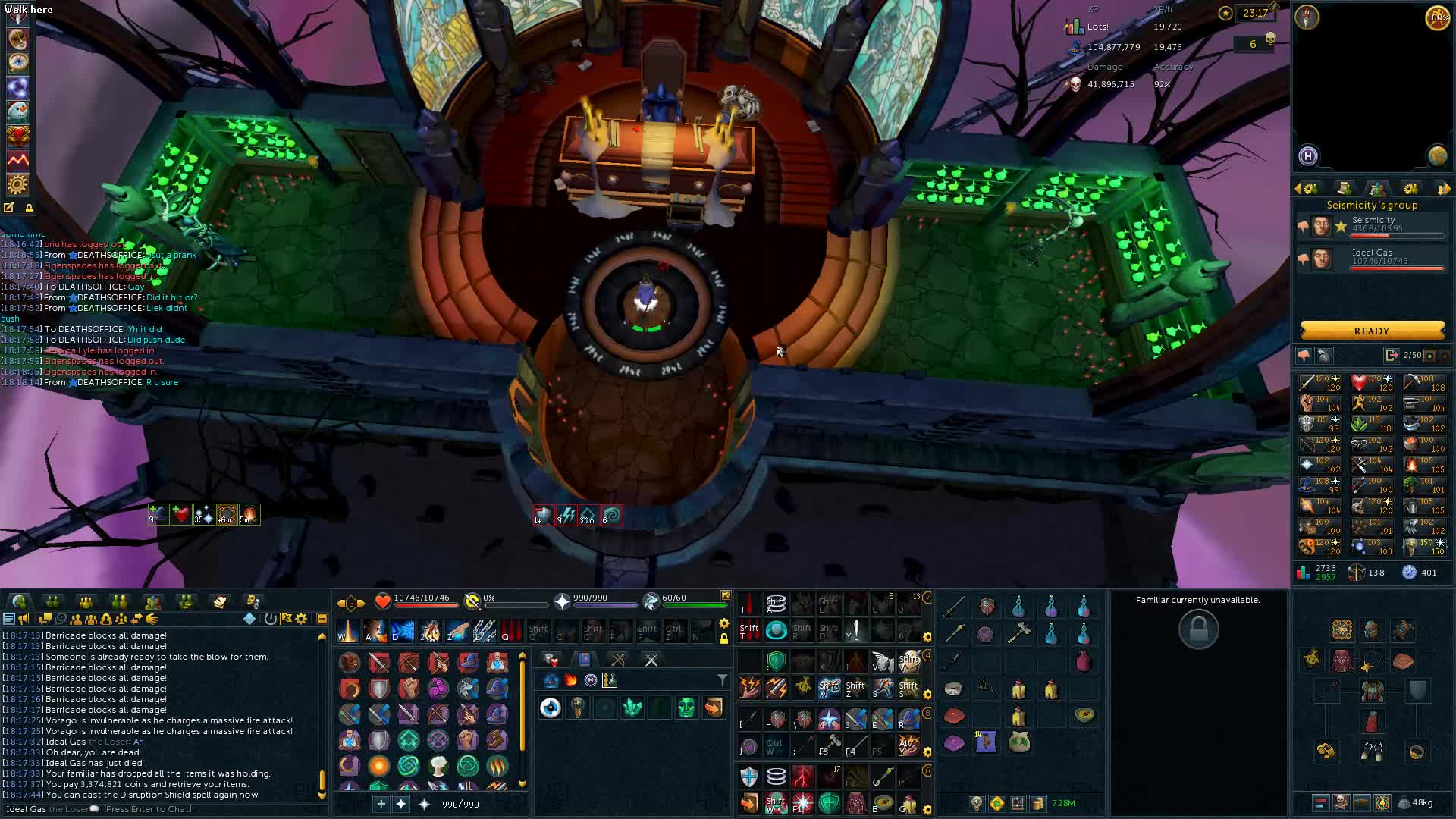Click the mushroom cloud spell icon

438,765
